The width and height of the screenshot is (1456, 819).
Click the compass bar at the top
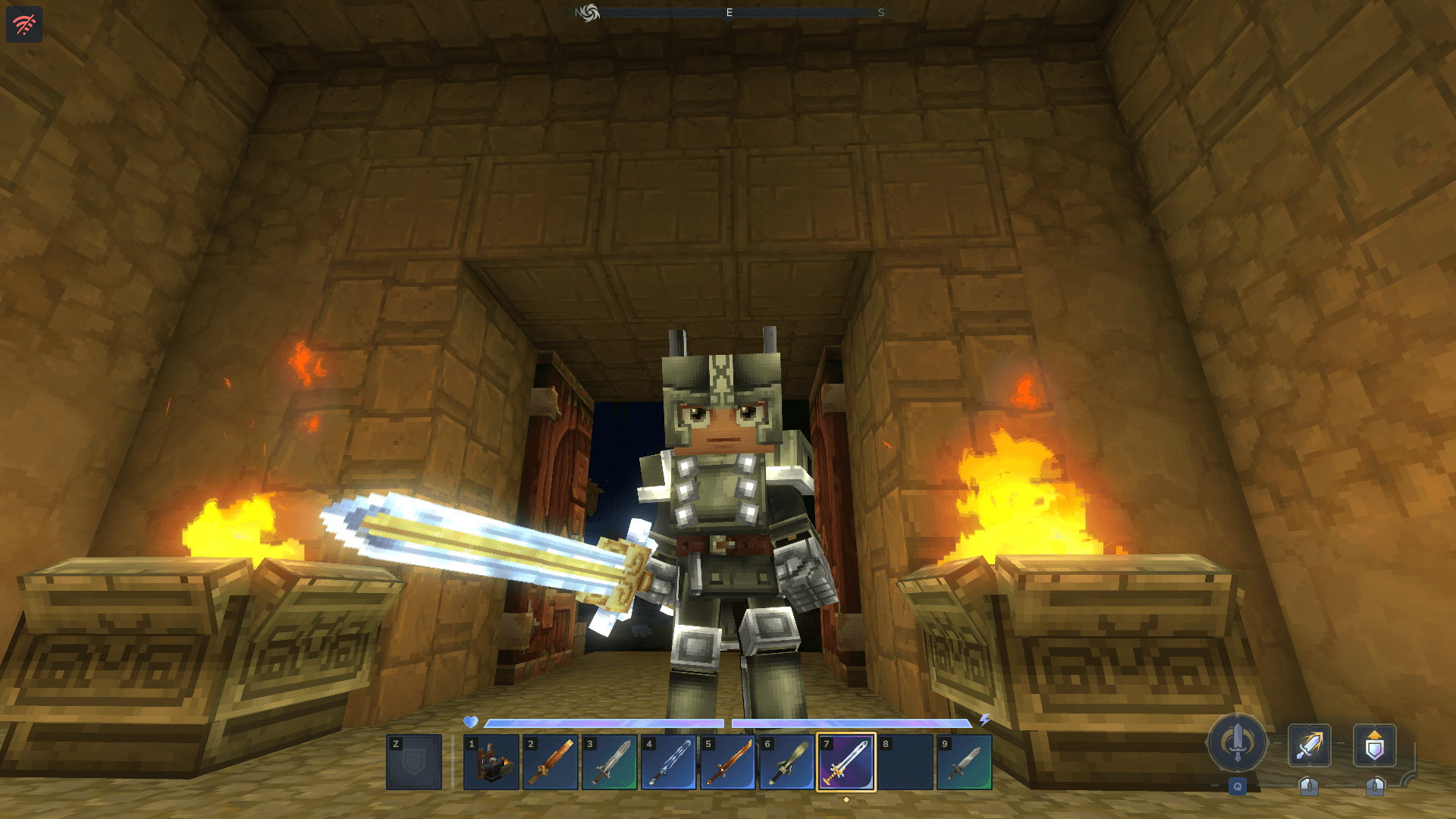[x=730, y=12]
